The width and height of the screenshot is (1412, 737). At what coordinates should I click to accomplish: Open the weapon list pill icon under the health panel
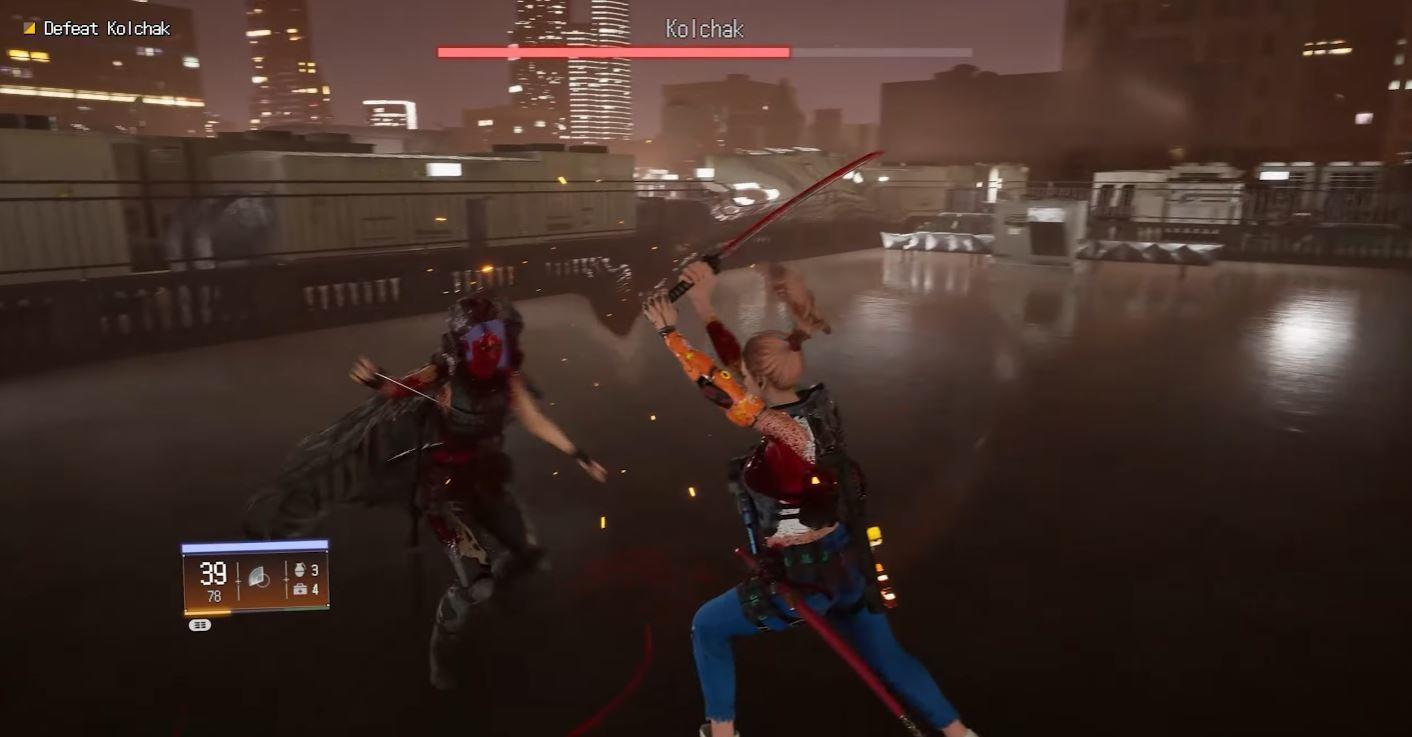coord(200,623)
